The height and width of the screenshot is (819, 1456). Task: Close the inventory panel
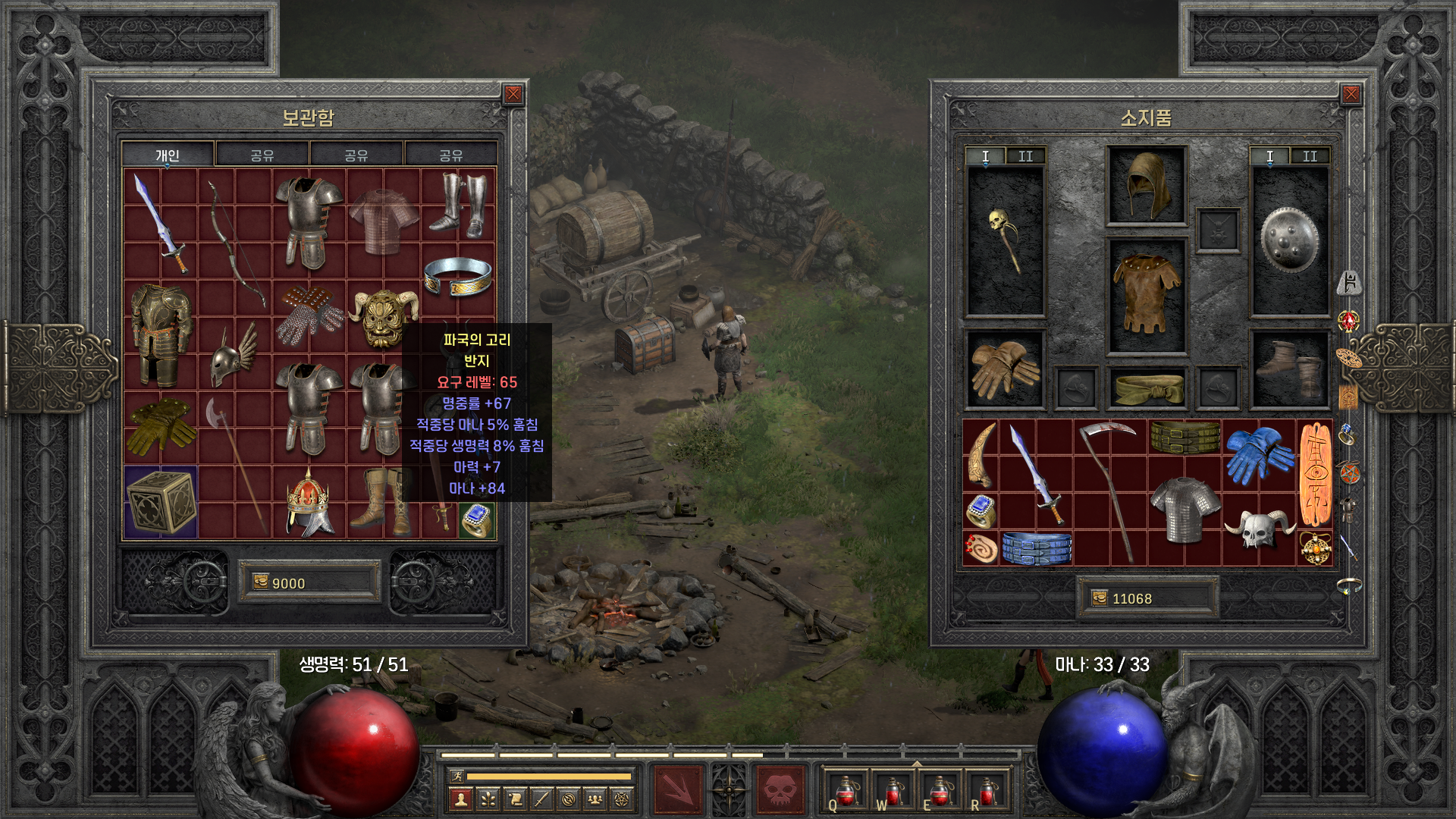tap(1351, 94)
